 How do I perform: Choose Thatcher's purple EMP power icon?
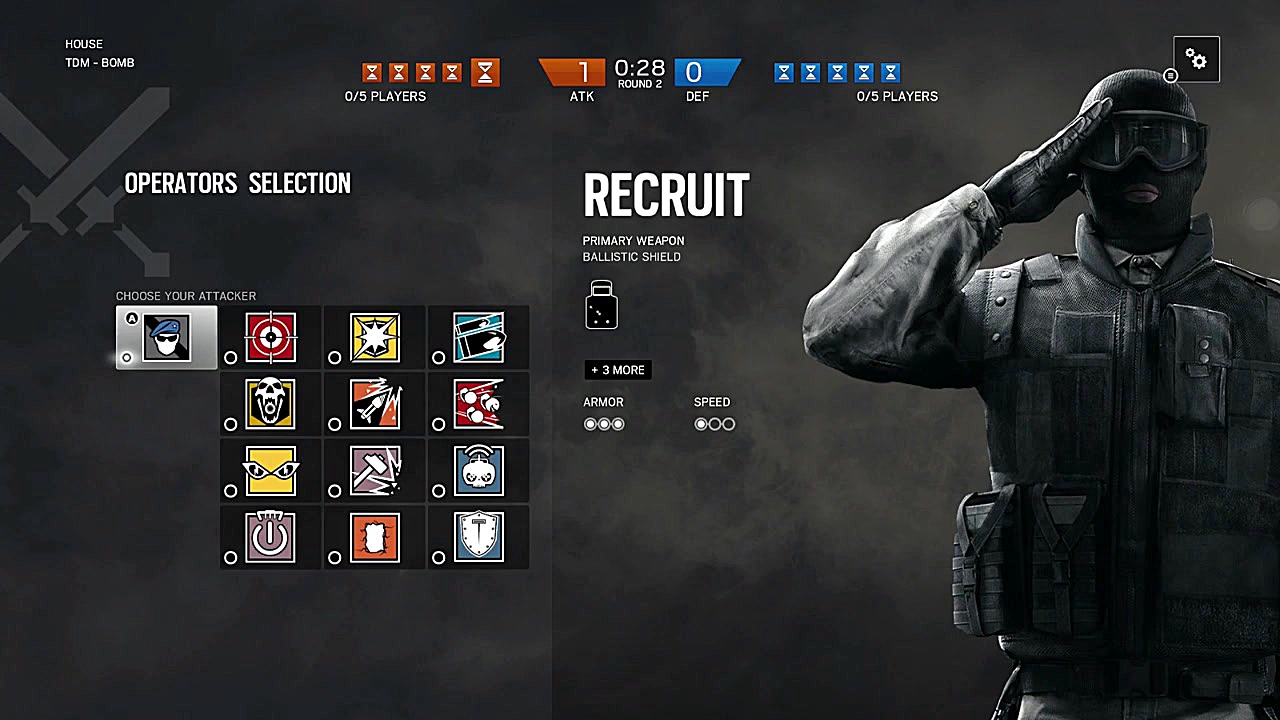click(270, 537)
